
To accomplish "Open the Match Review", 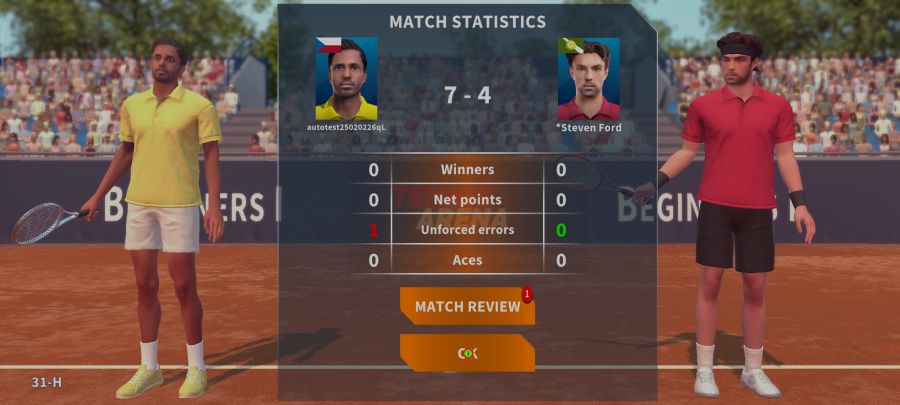I will [467, 306].
